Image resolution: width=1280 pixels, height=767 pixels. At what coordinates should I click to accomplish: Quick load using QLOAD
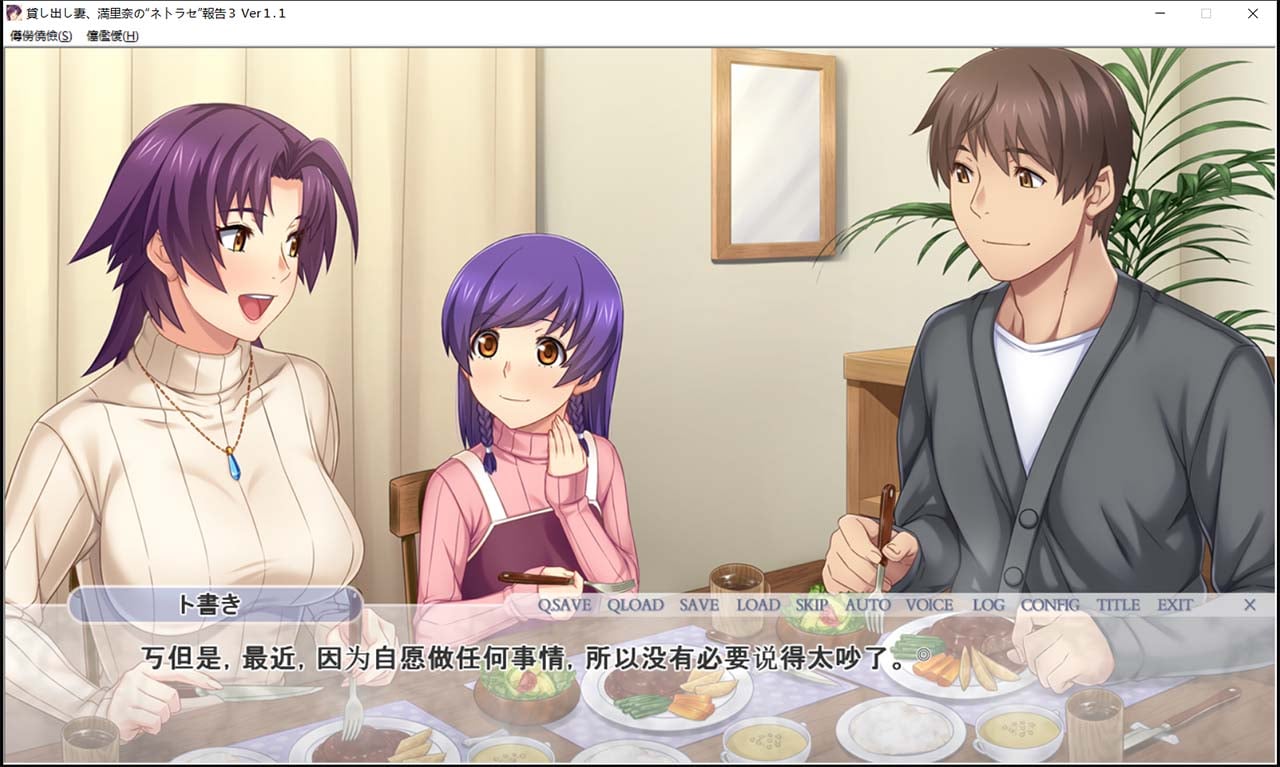635,605
